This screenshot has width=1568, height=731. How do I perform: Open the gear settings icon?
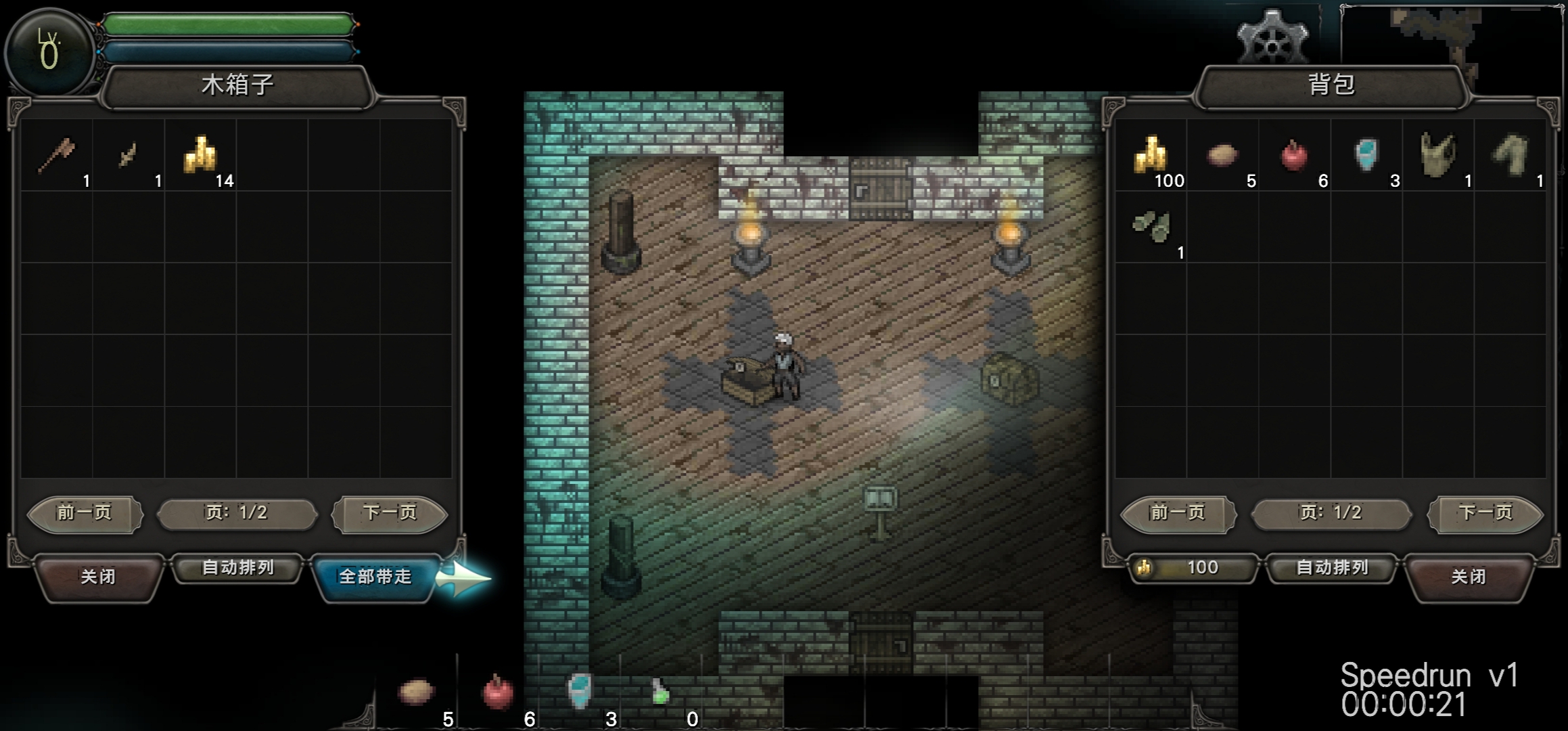1272,39
